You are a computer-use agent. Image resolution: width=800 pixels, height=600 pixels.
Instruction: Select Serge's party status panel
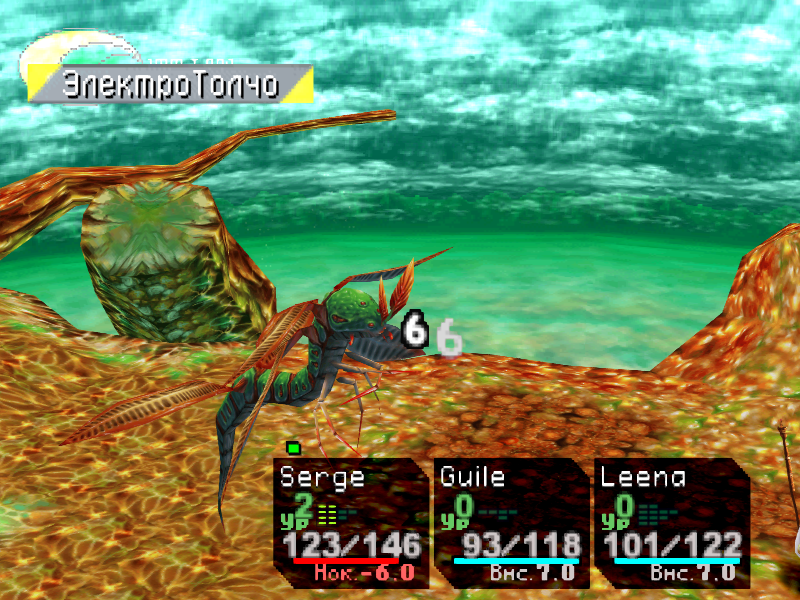351,522
